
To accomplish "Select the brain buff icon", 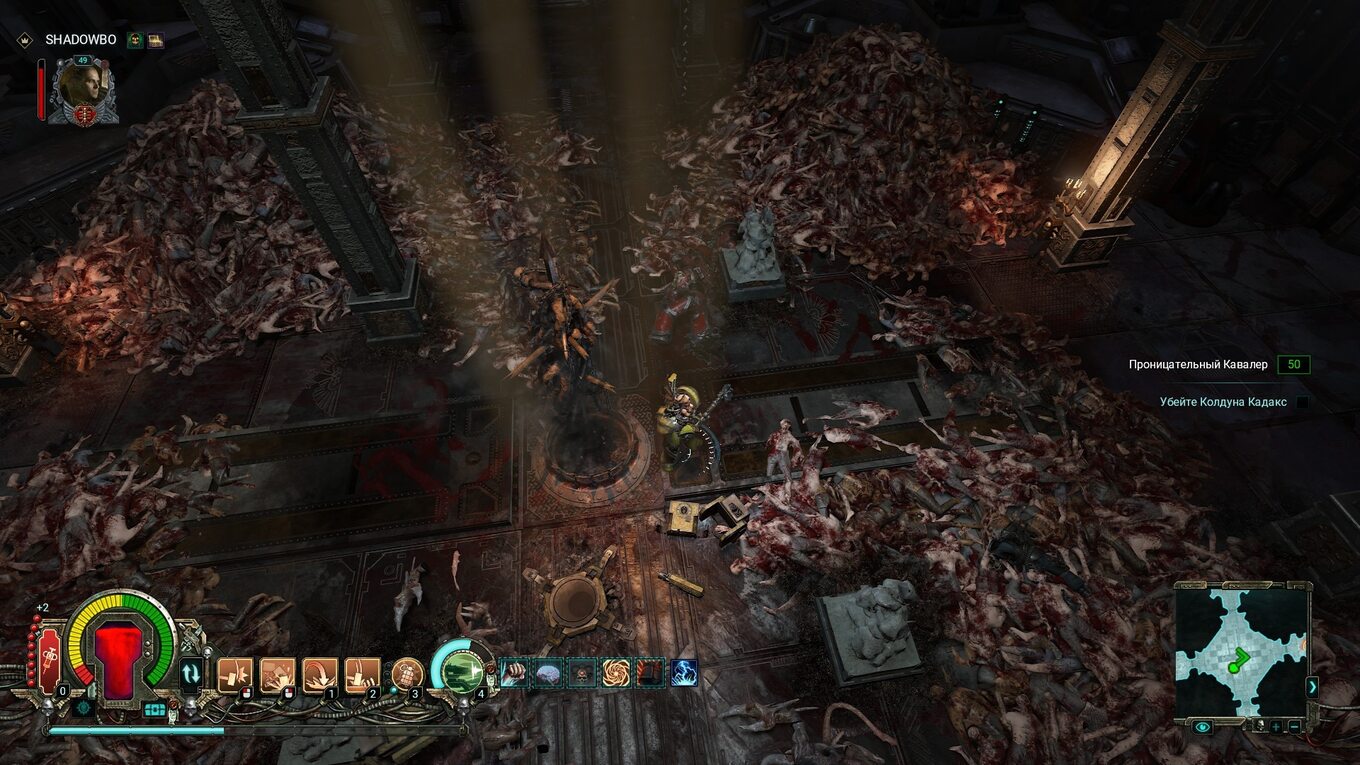I will (x=547, y=673).
